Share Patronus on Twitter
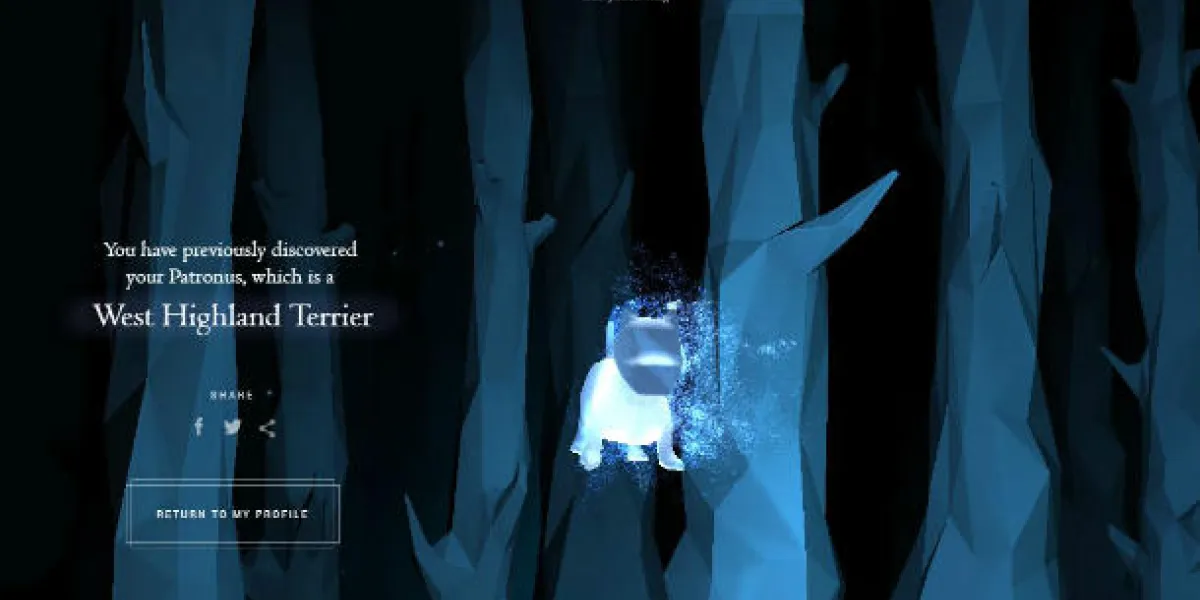 (x=232, y=427)
